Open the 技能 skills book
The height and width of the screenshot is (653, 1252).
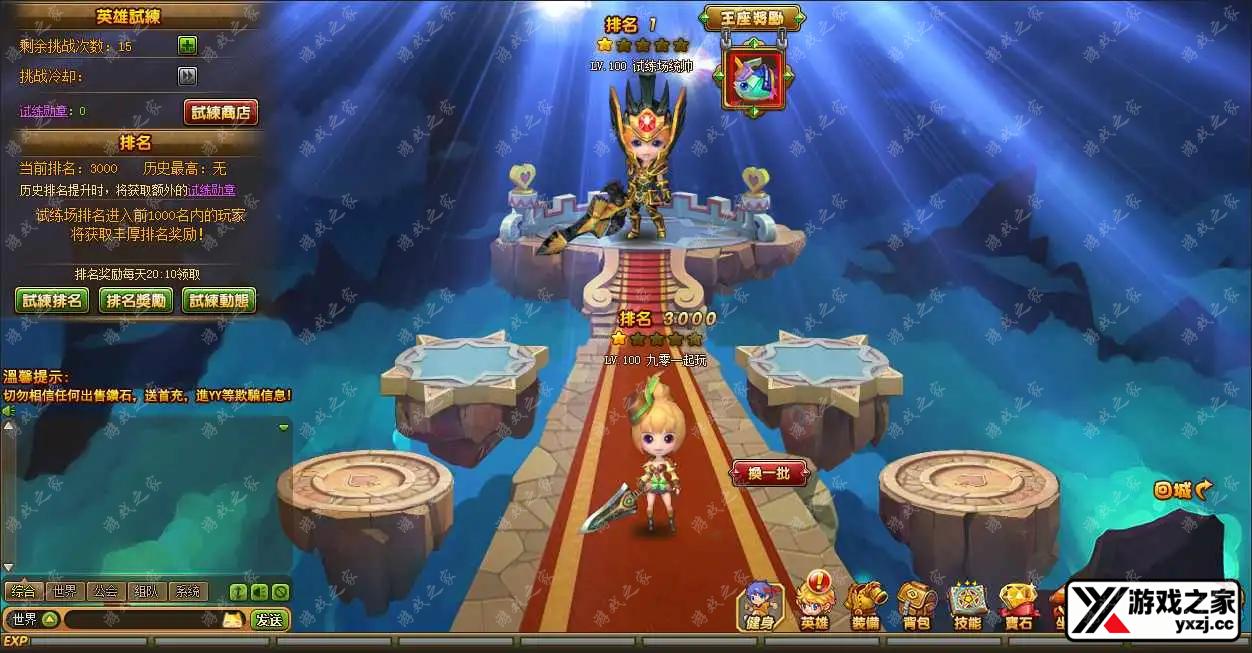point(967,606)
